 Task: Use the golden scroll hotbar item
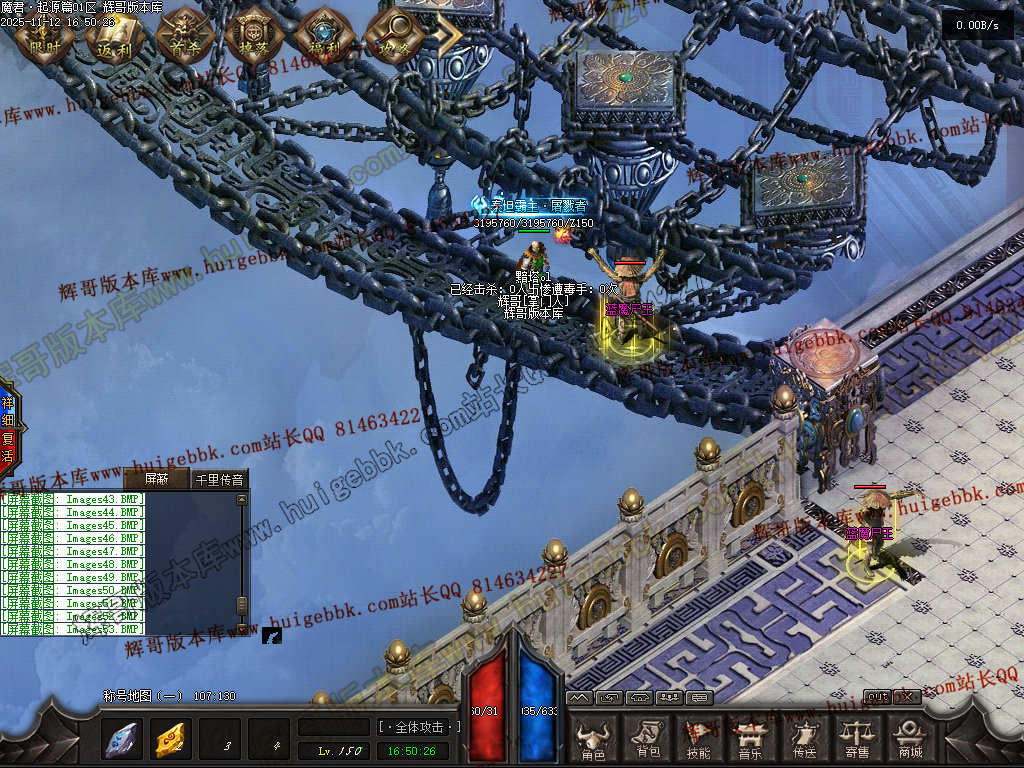170,739
